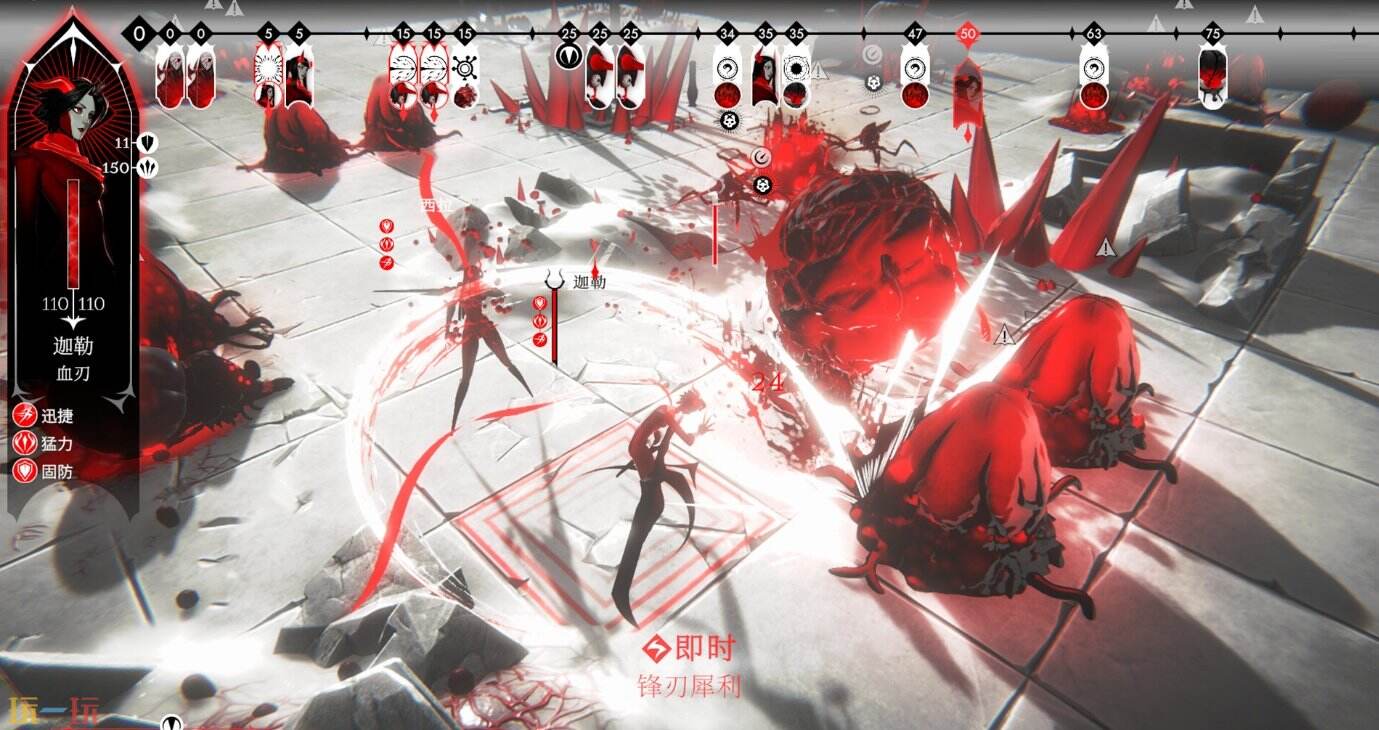Click the sunburst skill icon at timeline tick 5
Image resolution: width=1379 pixels, height=730 pixels.
click(269, 68)
